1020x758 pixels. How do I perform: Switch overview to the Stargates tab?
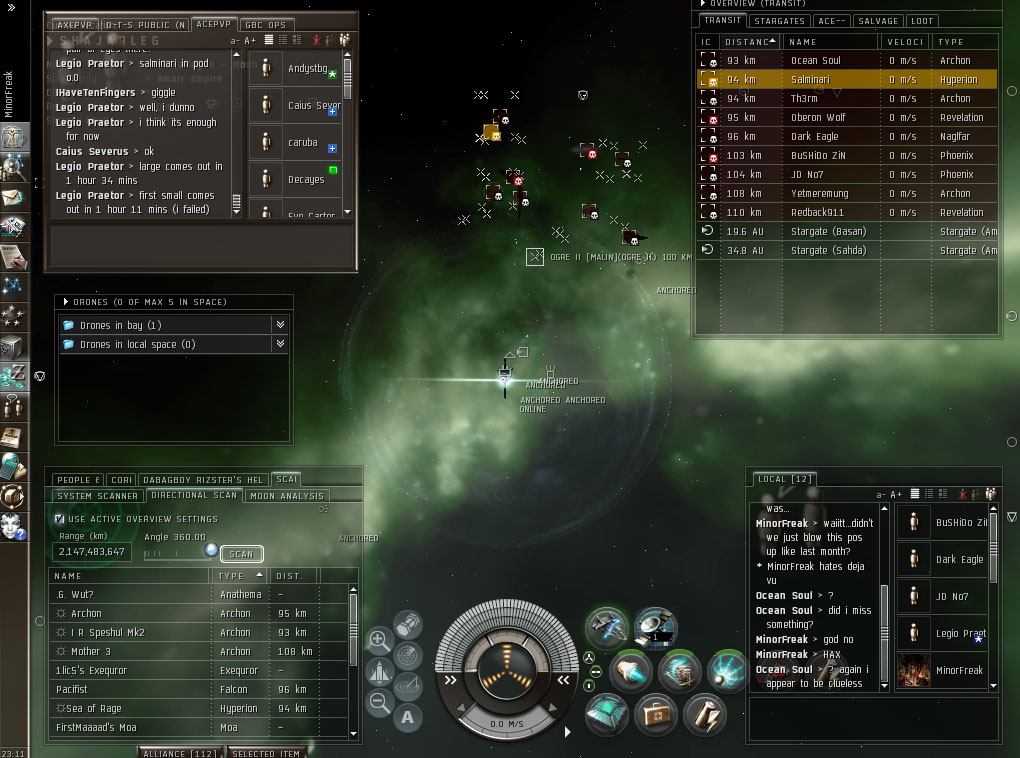780,21
